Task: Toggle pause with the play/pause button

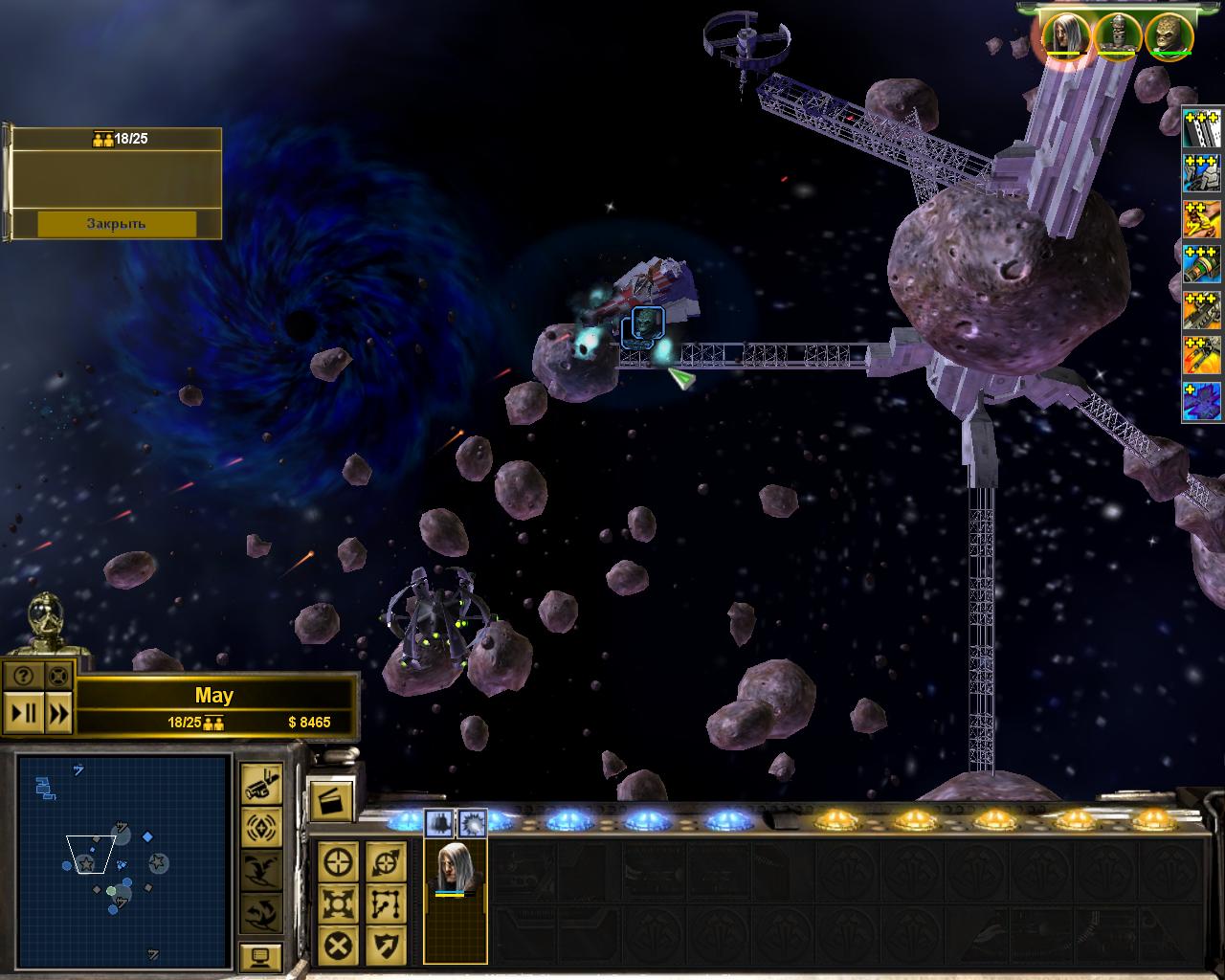Action: click(23, 713)
